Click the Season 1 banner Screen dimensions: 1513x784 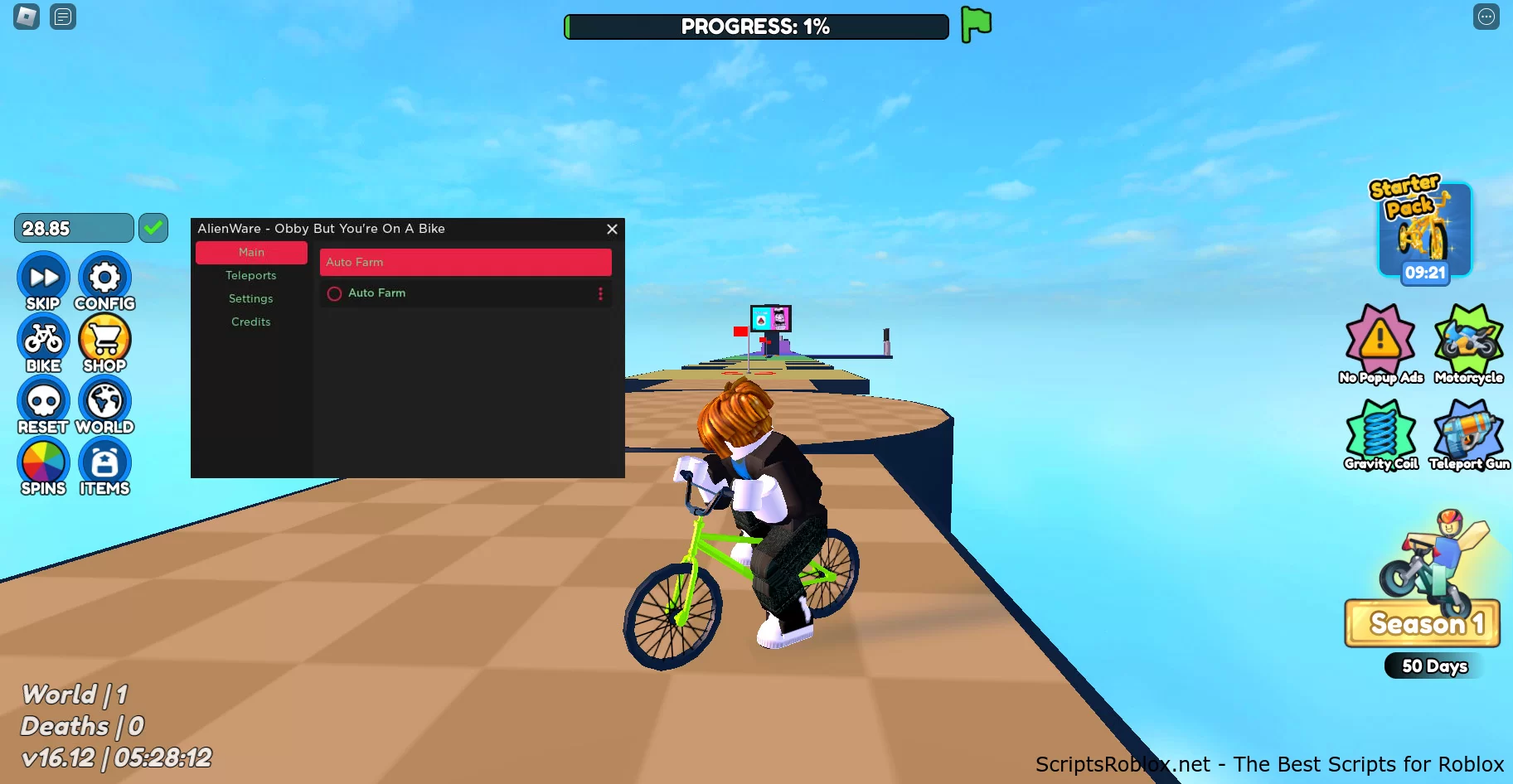click(1421, 623)
